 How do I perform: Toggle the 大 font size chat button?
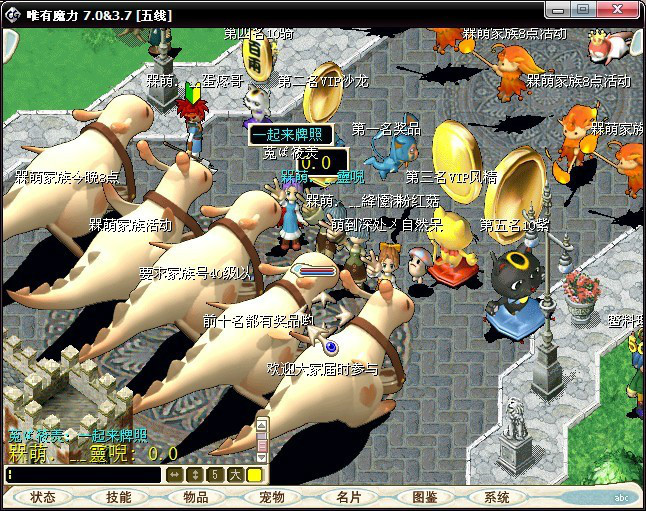coord(234,475)
